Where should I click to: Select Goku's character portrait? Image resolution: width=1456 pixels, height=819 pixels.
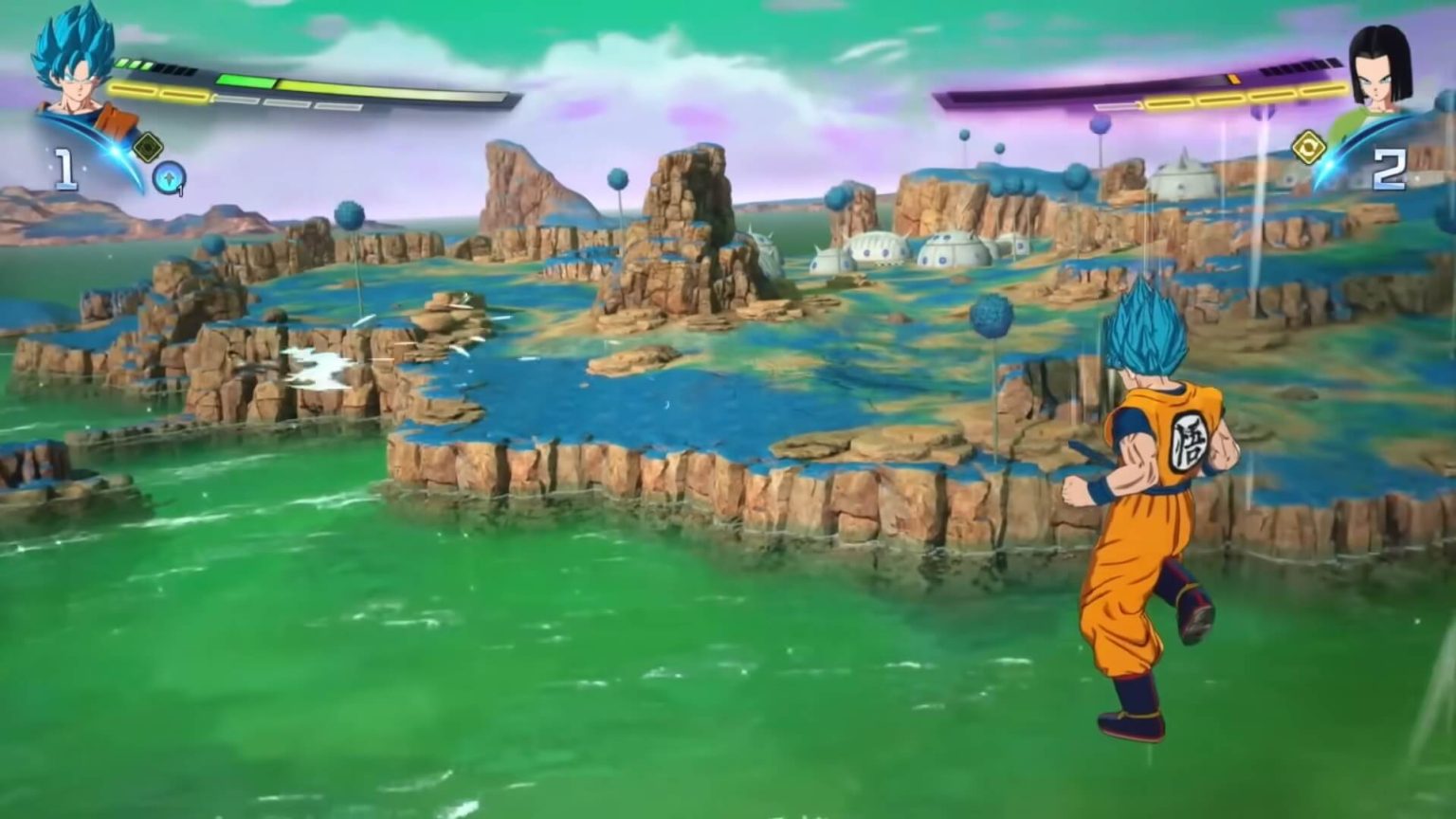coord(74,74)
